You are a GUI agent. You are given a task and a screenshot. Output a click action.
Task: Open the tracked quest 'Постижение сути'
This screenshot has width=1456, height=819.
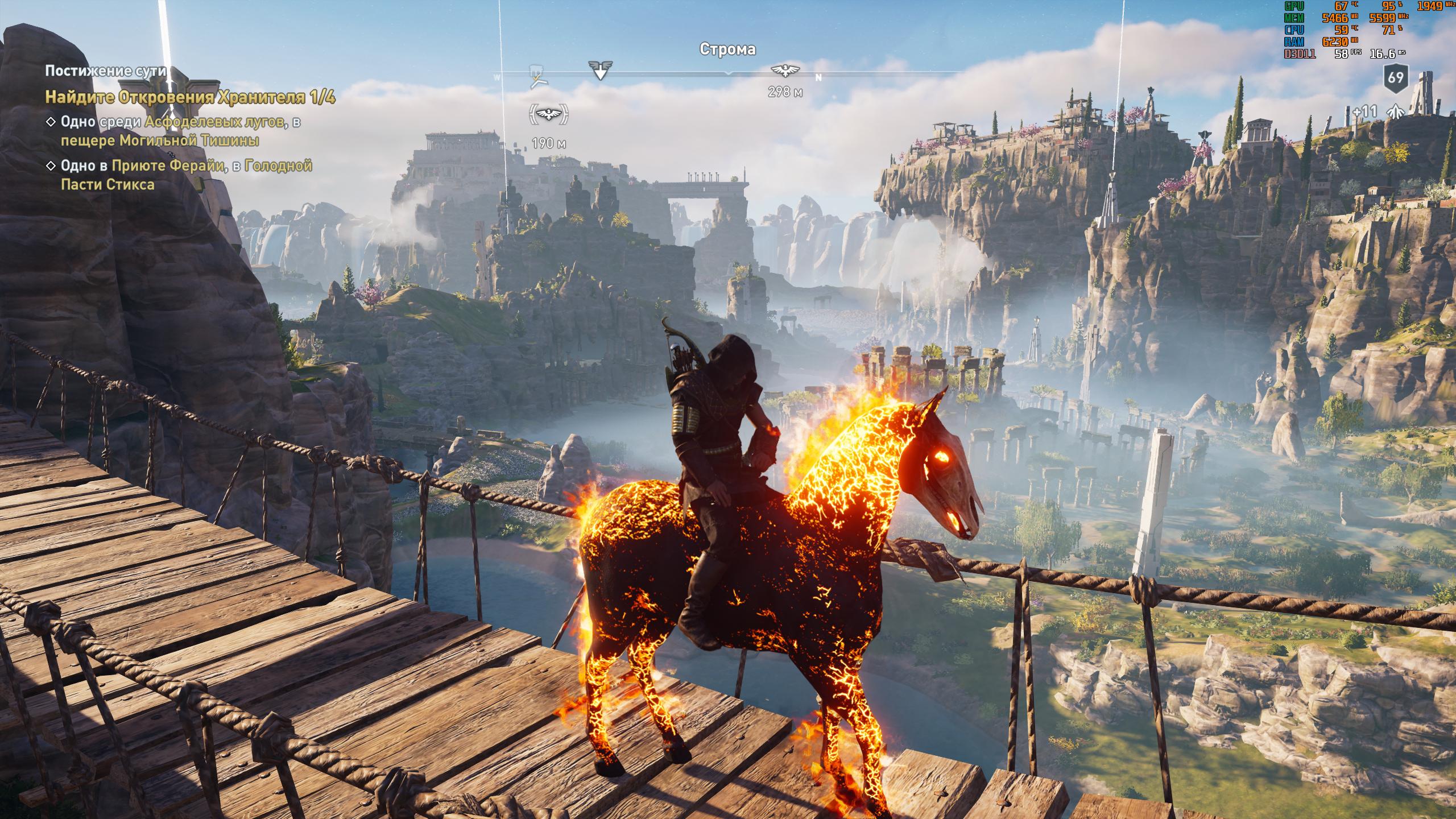click(106, 71)
